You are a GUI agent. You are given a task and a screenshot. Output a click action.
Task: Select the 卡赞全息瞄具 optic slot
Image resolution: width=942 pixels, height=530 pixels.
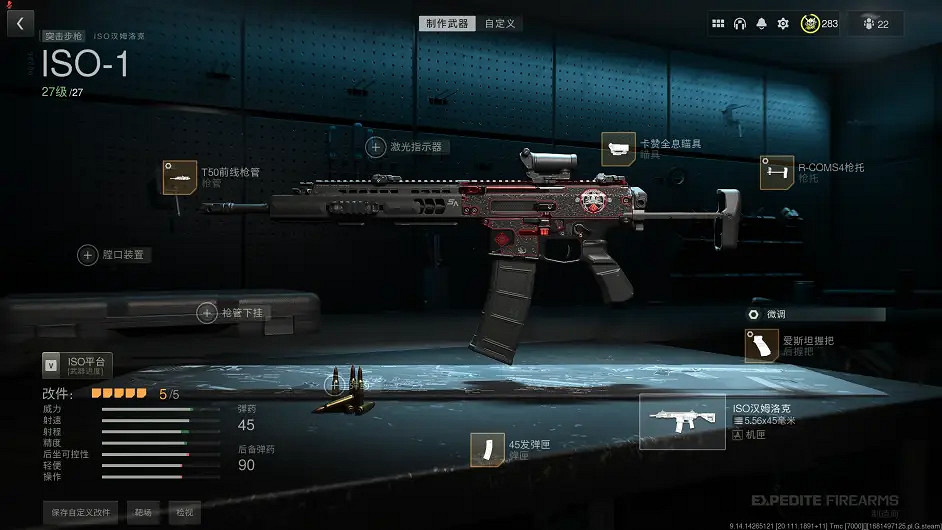[618, 149]
